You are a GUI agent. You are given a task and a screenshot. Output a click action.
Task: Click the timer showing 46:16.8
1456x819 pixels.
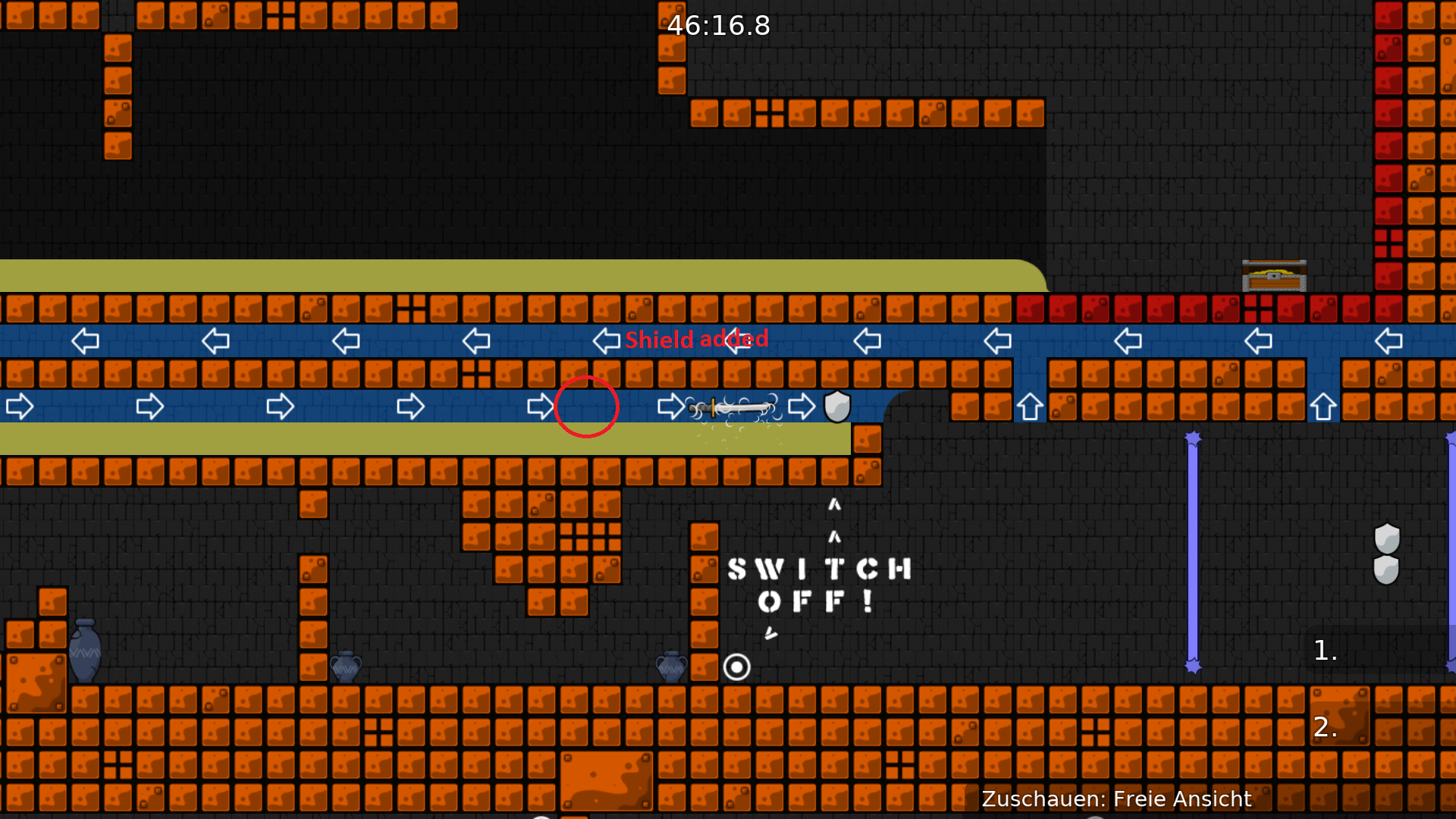(717, 25)
